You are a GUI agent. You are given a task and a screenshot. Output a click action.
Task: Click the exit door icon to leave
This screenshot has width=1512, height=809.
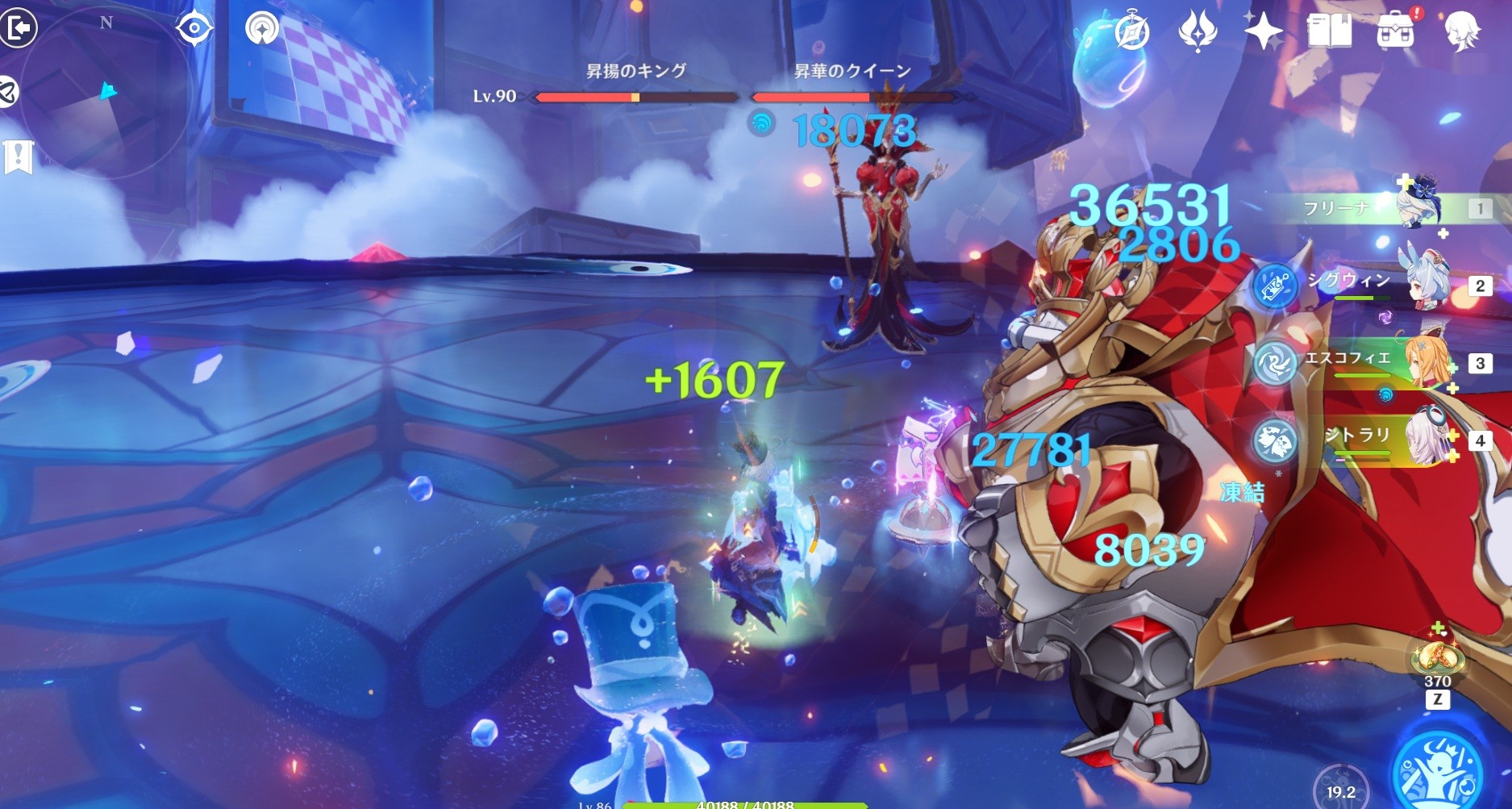18,28
